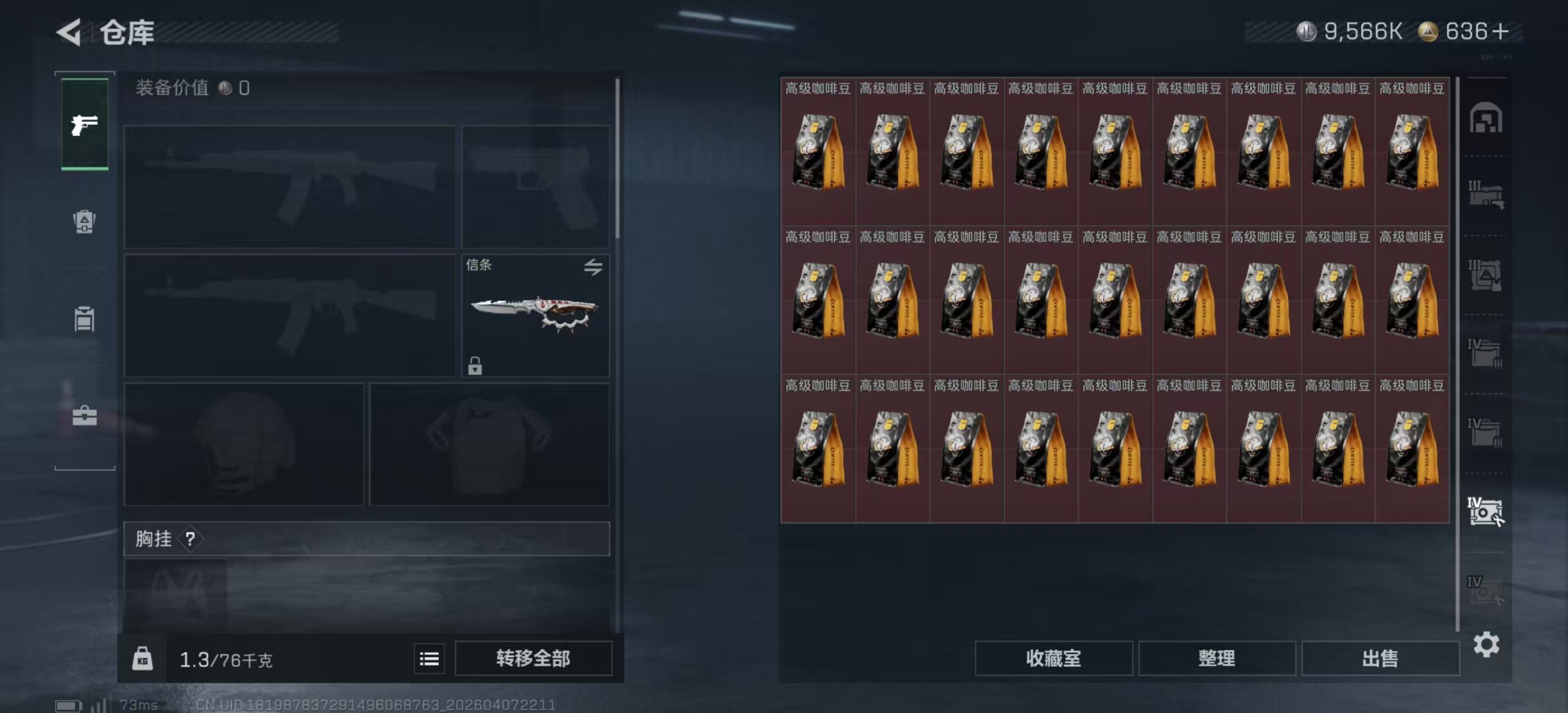This screenshot has height=713, width=1568.
Task: Open the list view toggle near 转移全部
Action: click(x=429, y=658)
